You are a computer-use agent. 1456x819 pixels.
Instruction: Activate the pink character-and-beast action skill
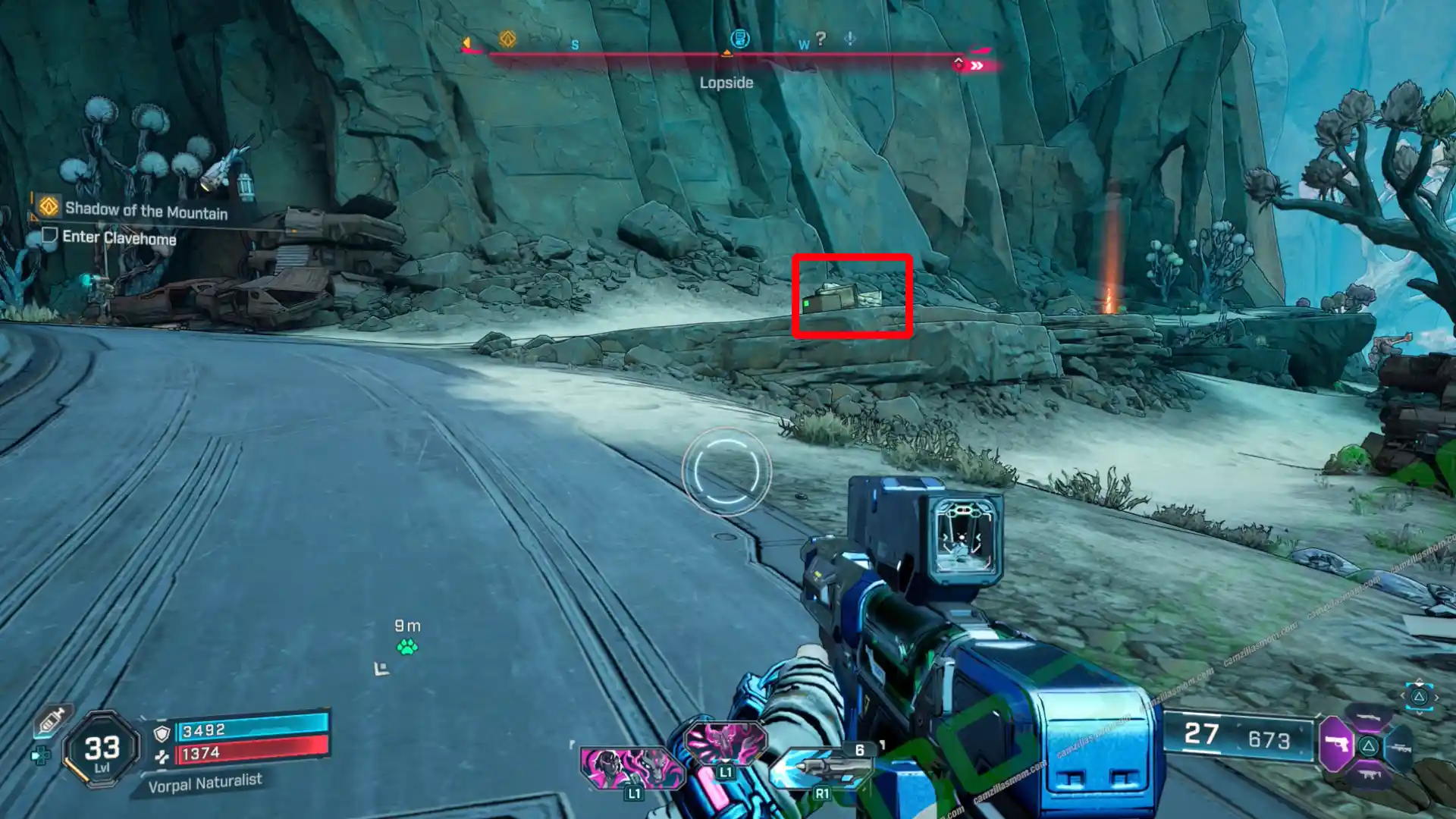coord(630,766)
